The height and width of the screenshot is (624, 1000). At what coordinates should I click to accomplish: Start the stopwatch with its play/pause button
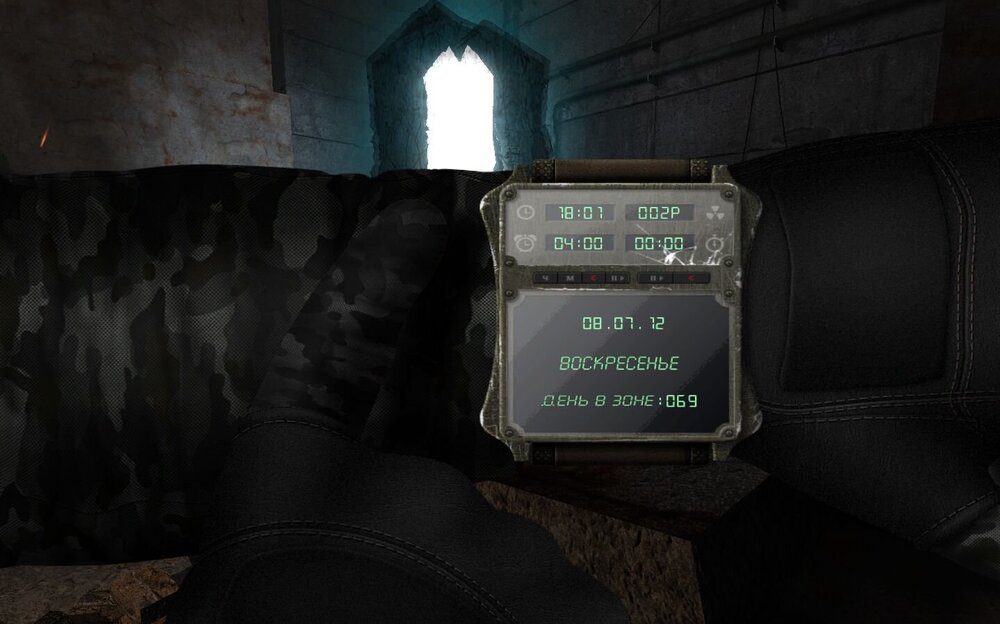pos(656,277)
